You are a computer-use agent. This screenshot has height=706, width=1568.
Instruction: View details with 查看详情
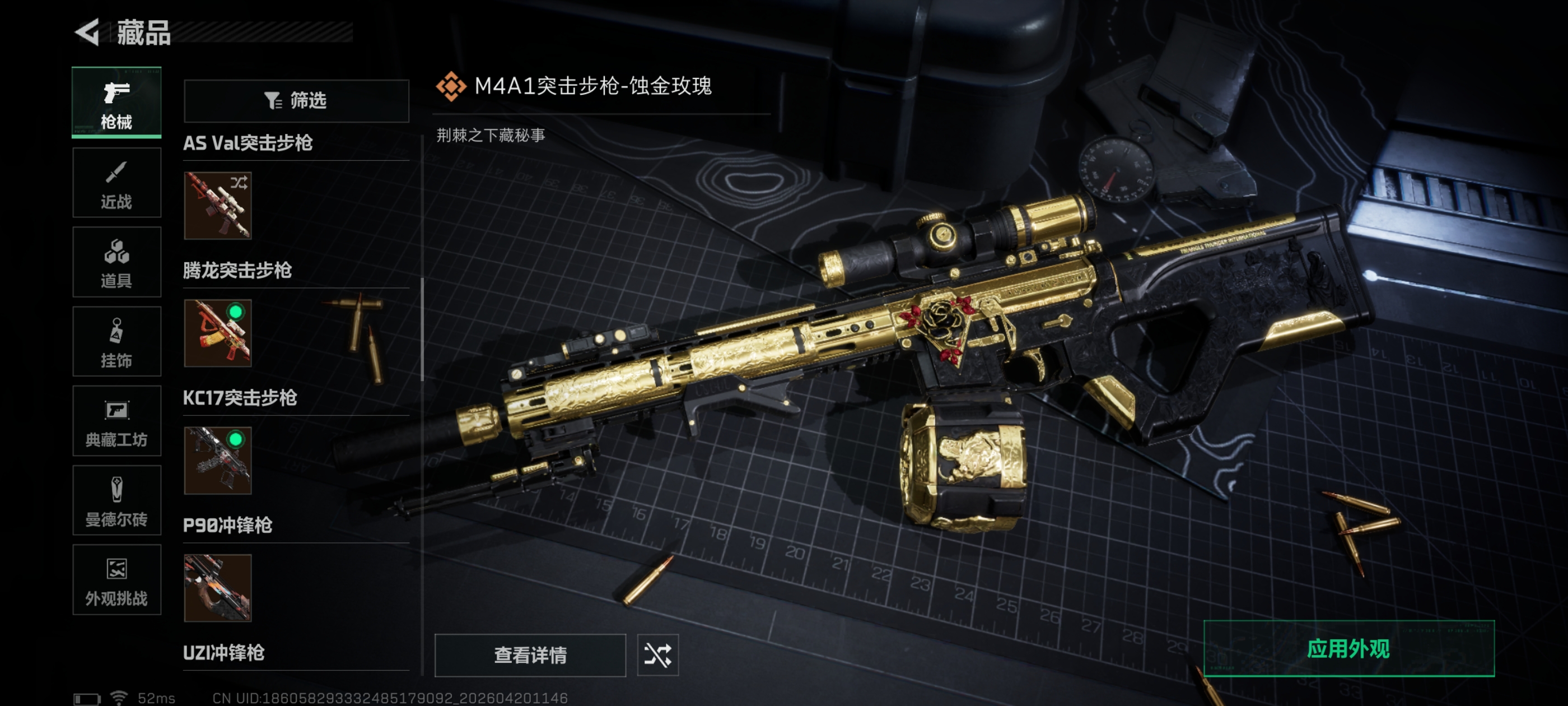530,655
